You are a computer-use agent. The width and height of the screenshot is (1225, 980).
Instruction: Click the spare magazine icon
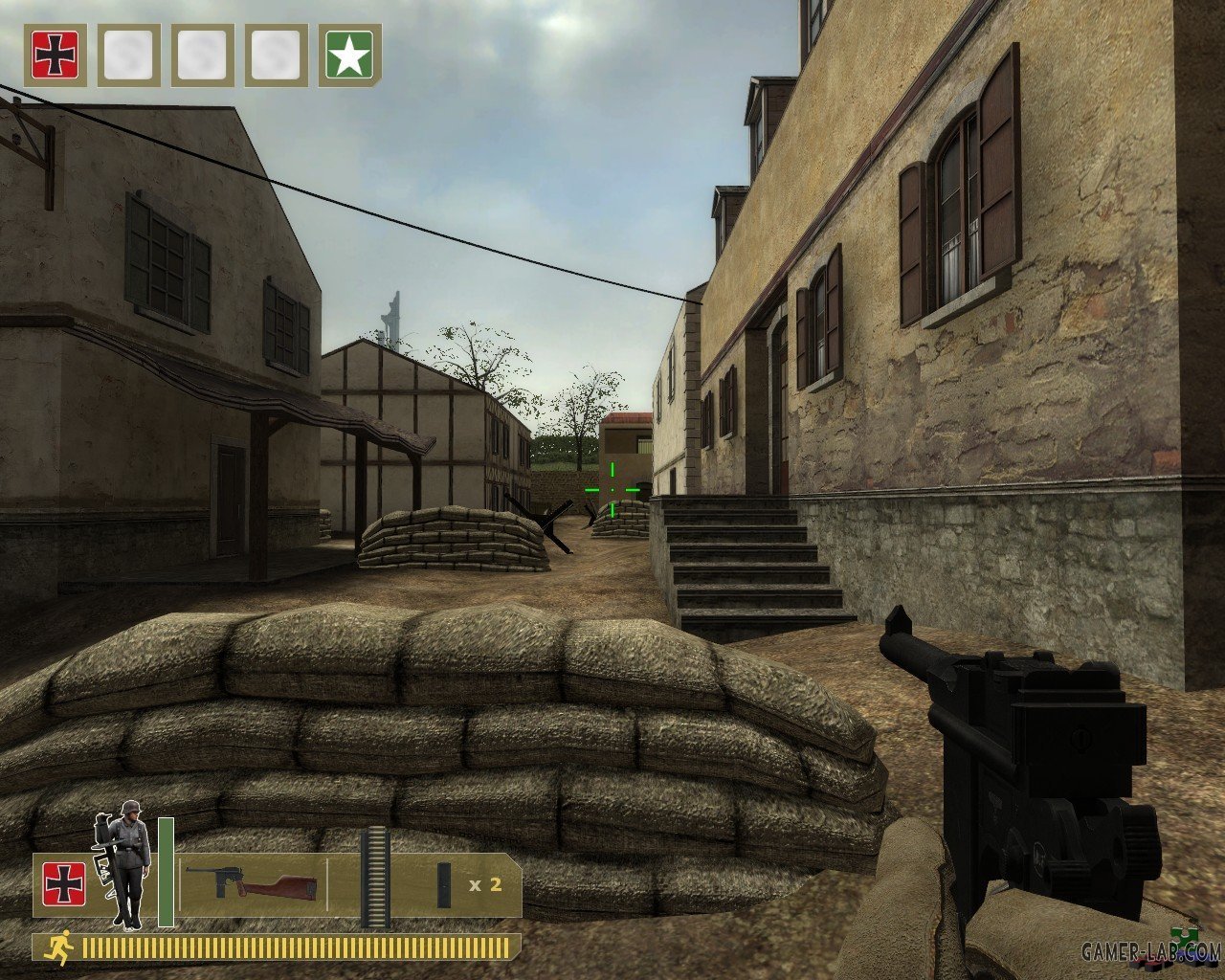(x=445, y=884)
